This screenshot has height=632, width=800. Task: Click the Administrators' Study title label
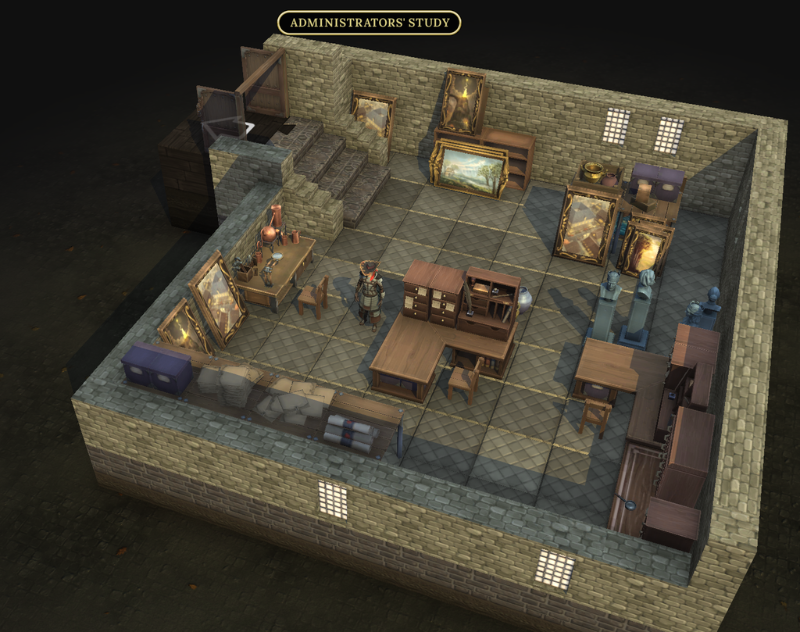pos(369,22)
